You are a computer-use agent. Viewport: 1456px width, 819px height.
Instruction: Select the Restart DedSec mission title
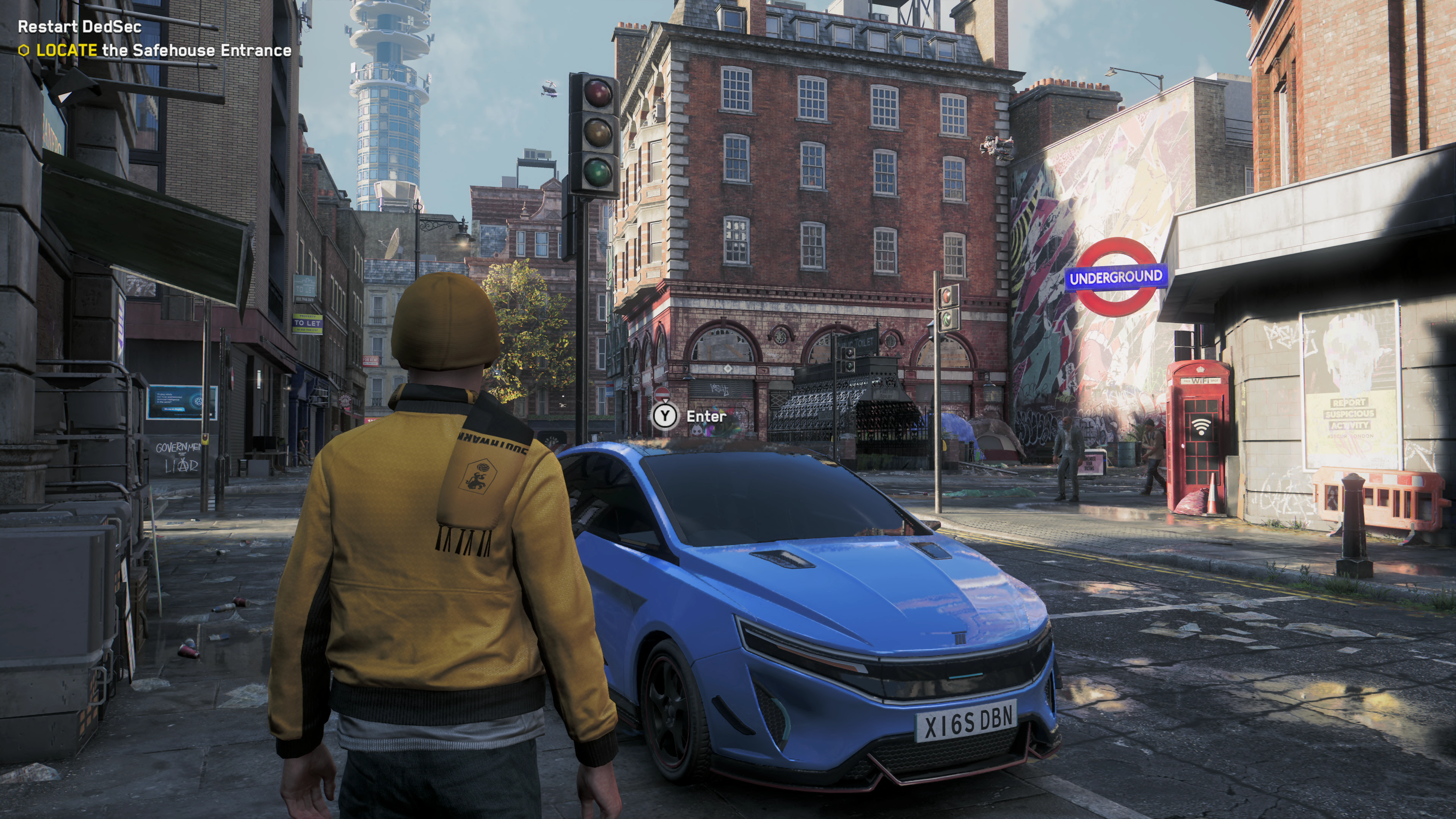[80, 27]
